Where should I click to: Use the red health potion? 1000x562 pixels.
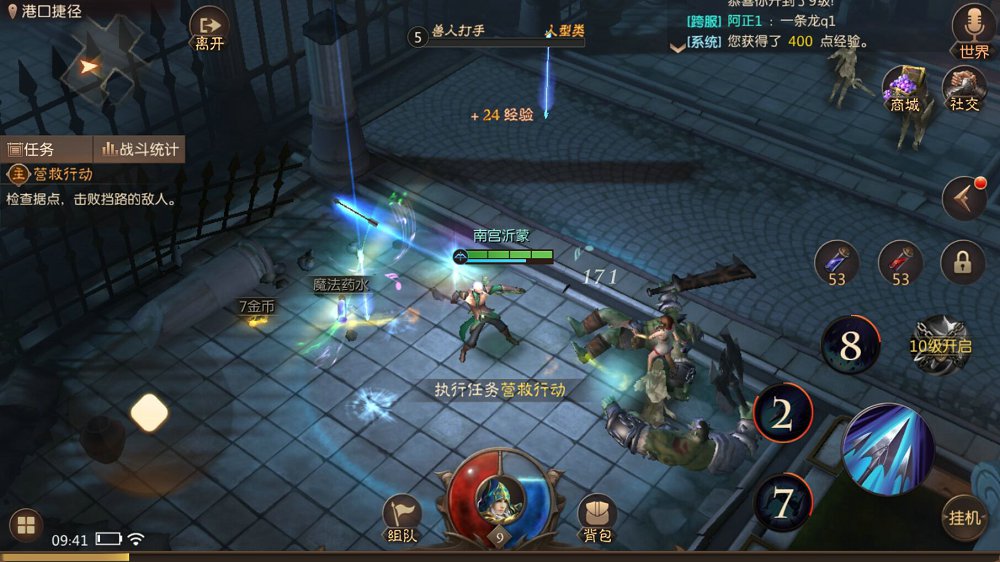coord(900,263)
